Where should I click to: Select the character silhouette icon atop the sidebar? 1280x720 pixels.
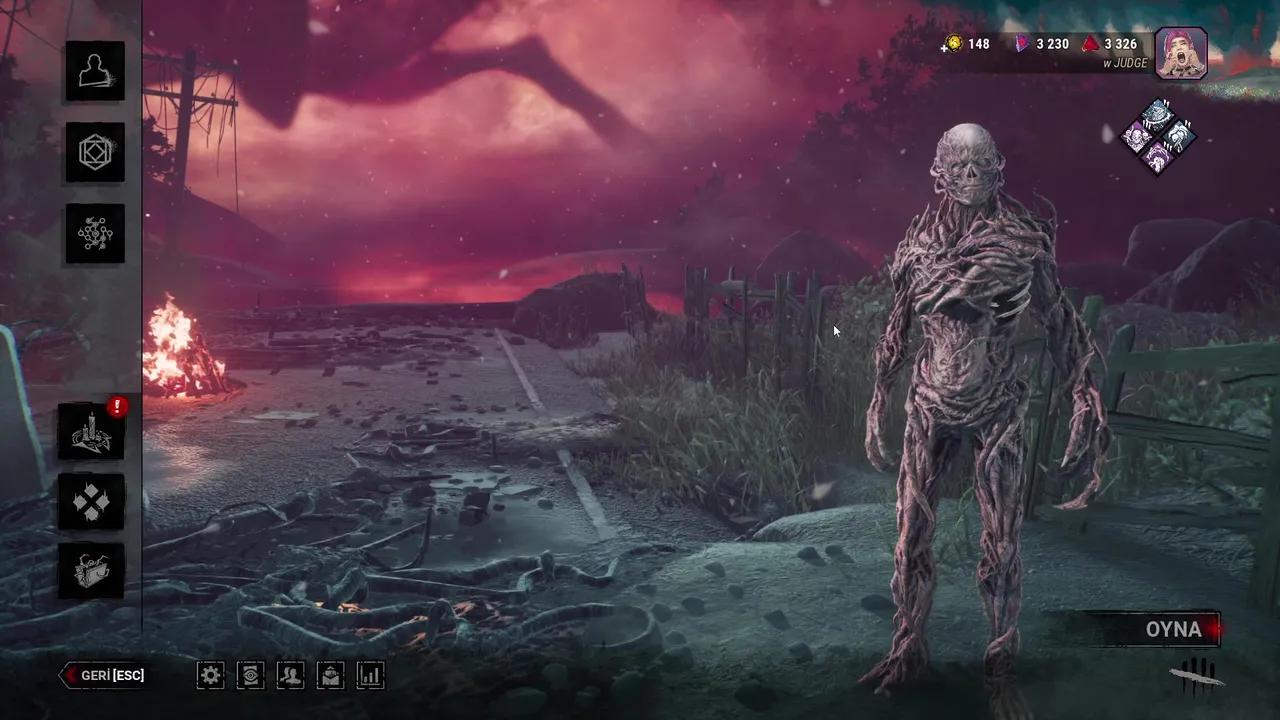click(x=95, y=70)
